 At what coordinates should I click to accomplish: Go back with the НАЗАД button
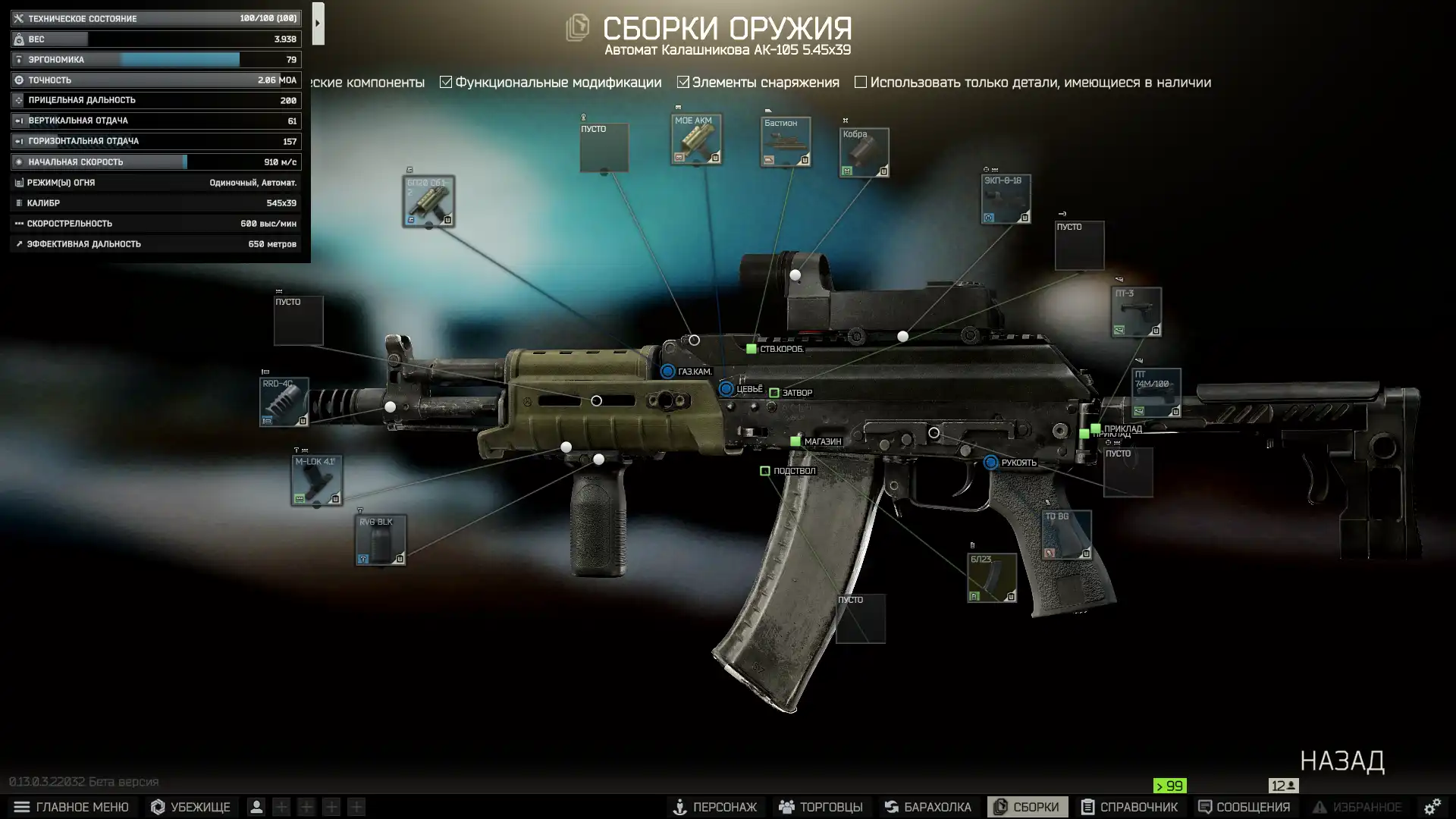tap(1341, 761)
